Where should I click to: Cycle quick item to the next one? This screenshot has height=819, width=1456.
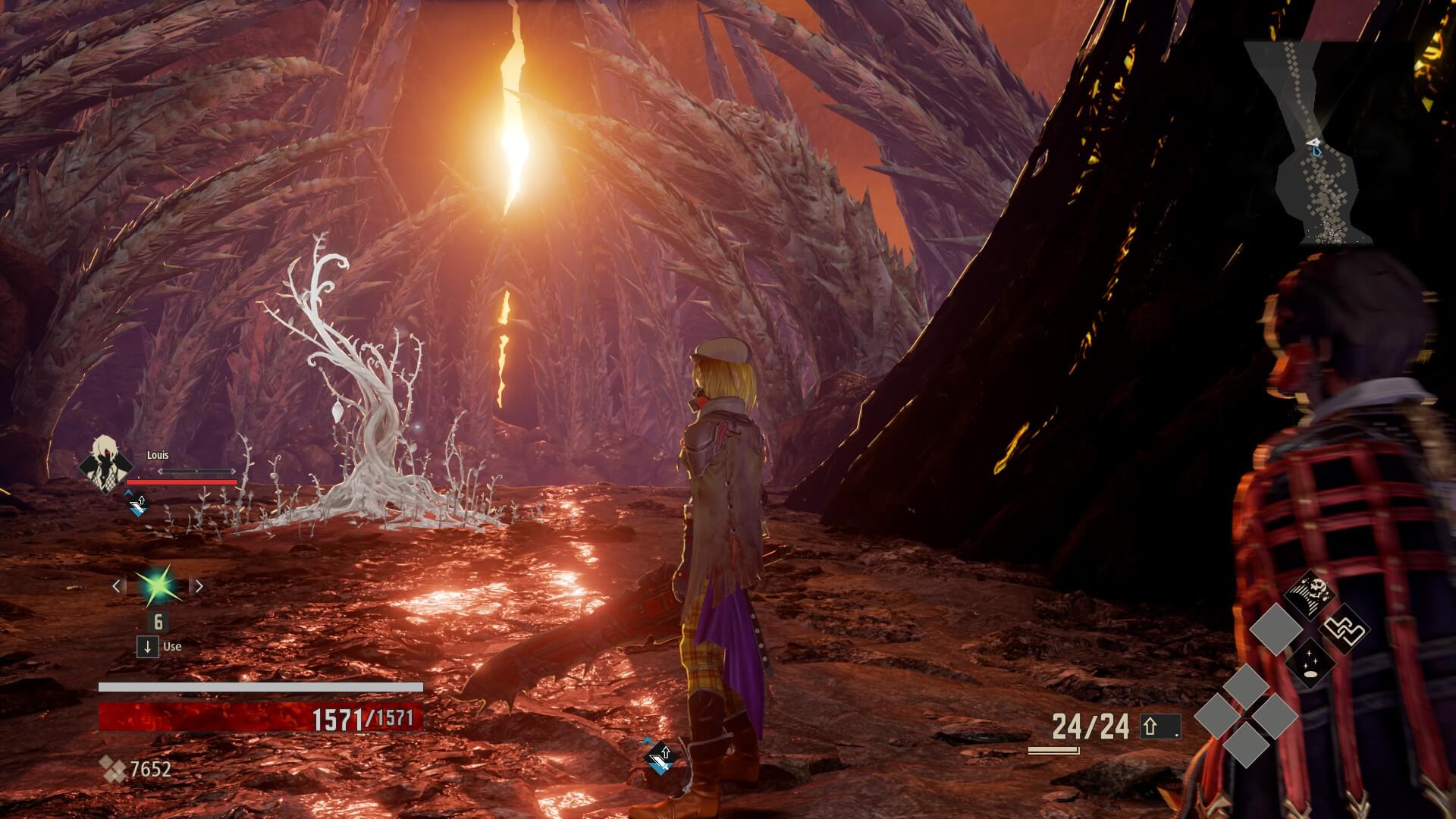199,585
